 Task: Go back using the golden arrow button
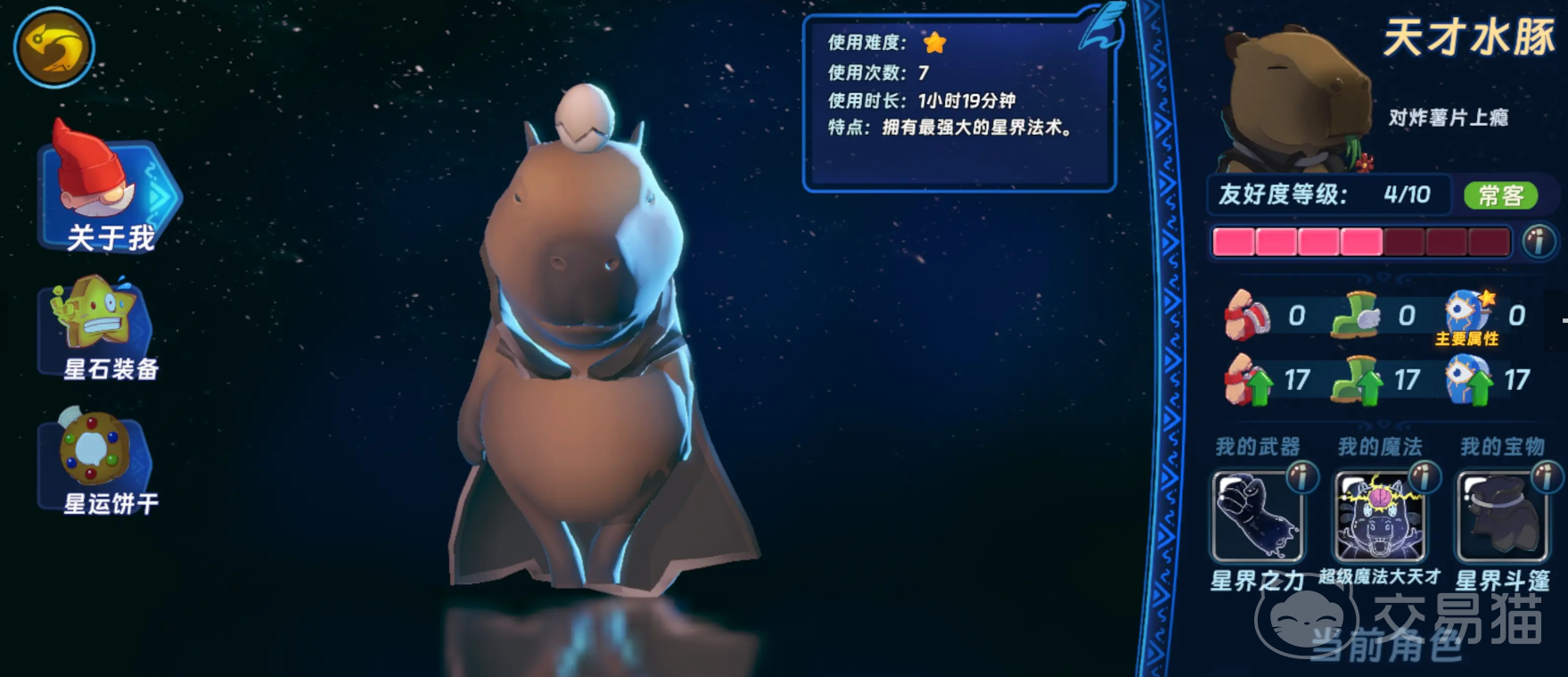pyautogui.click(x=53, y=47)
